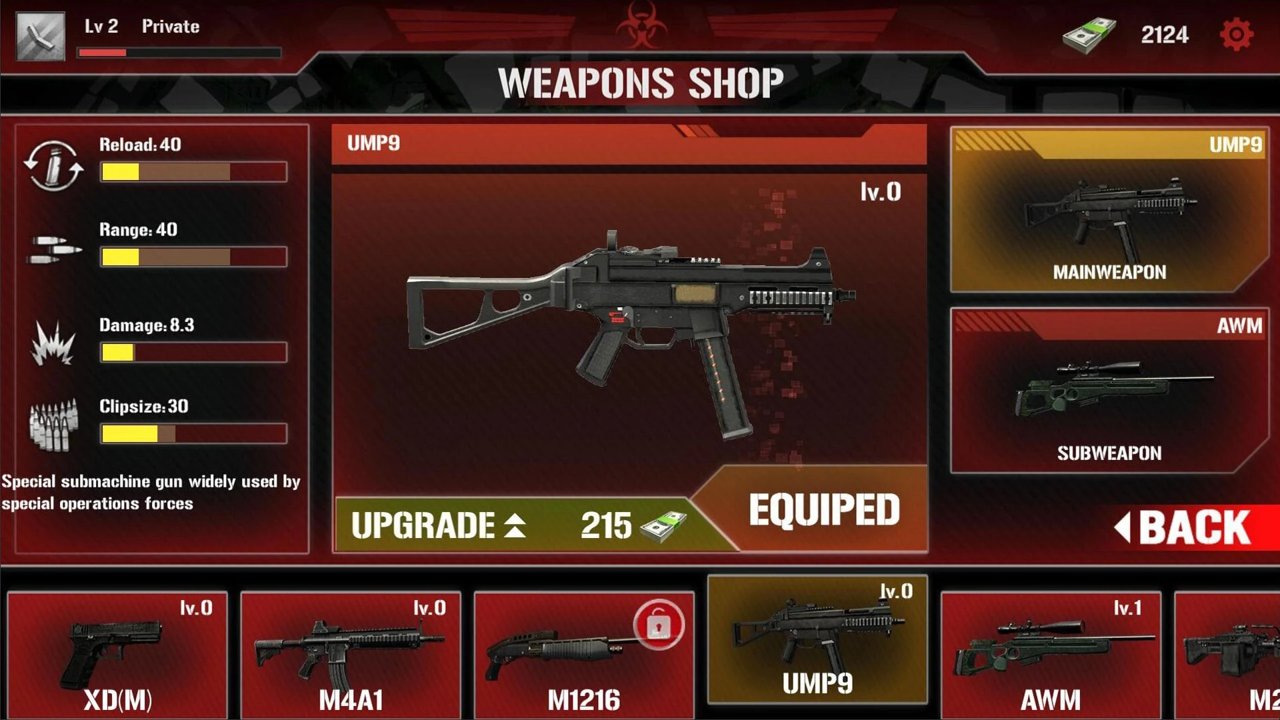Viewport: 1280px width, 720px height.
Task: Select the AWM subweapon slot
Action: (x=1109, y=391)
